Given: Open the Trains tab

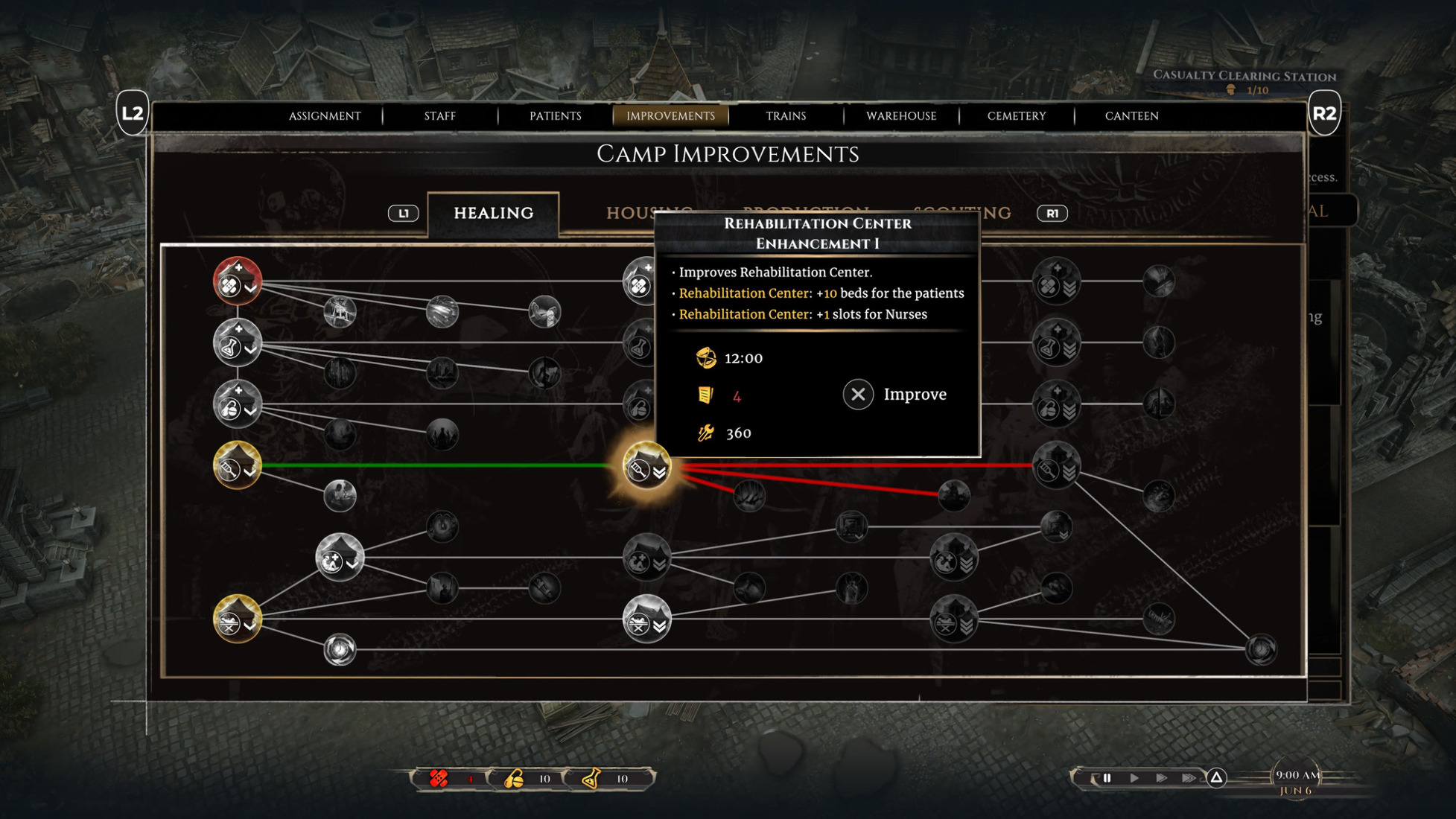Looking at the screenshot, I should [x=786, y=116].
